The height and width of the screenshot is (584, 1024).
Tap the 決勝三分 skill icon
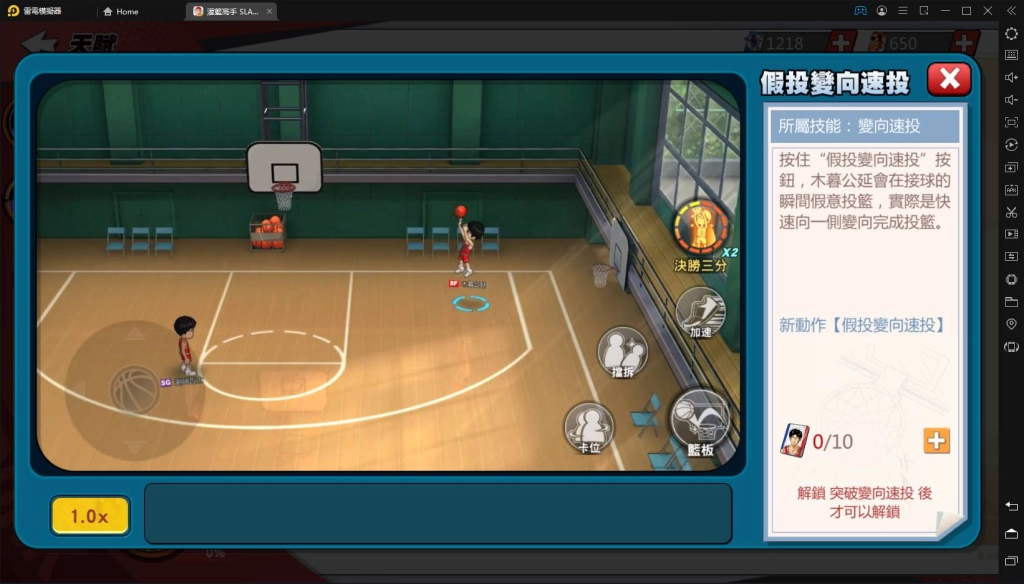pyautogui.click(x=699, y=228)
